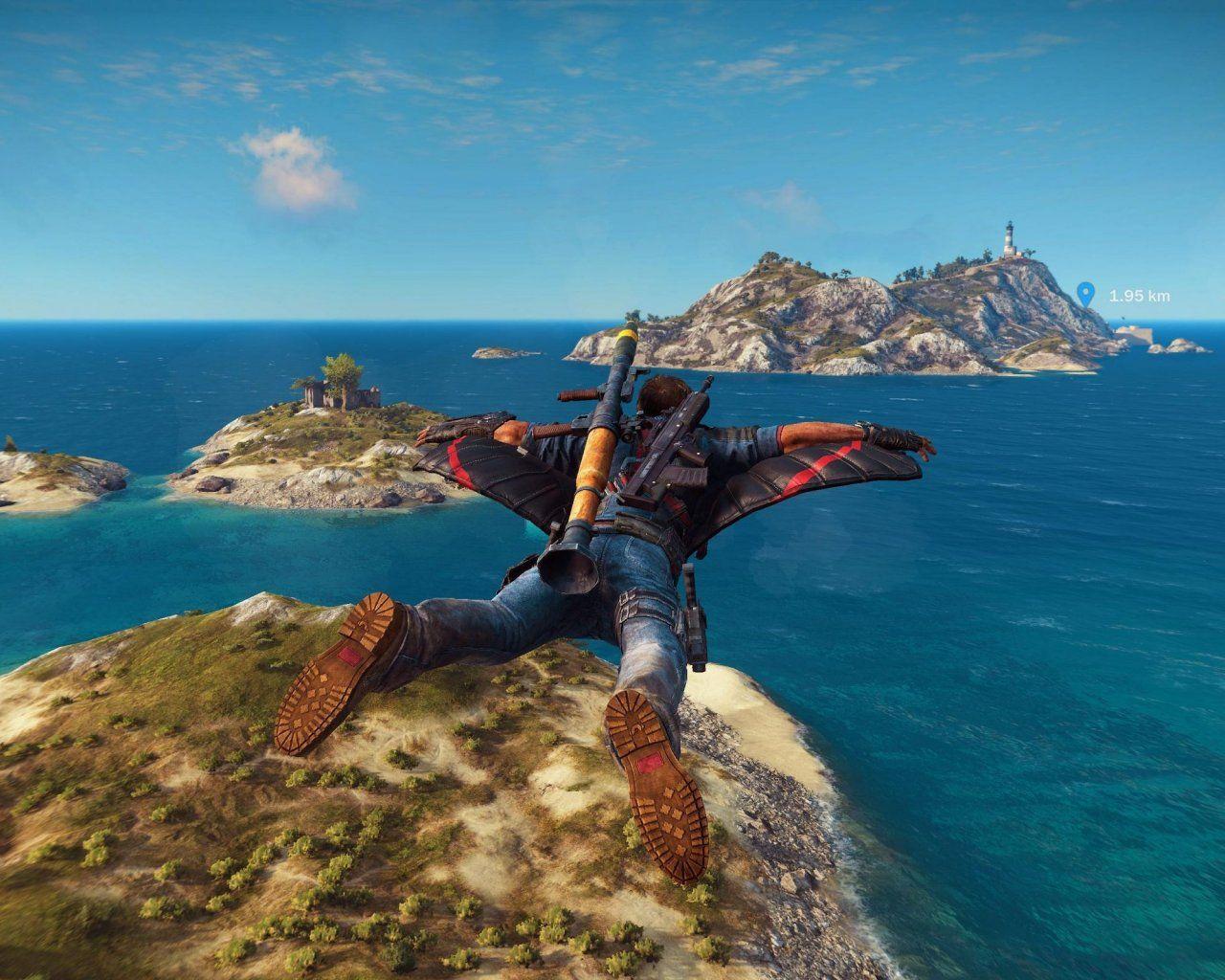
Task: Click the blue waypoint marker icon
Action: [x=1085, y=293]
